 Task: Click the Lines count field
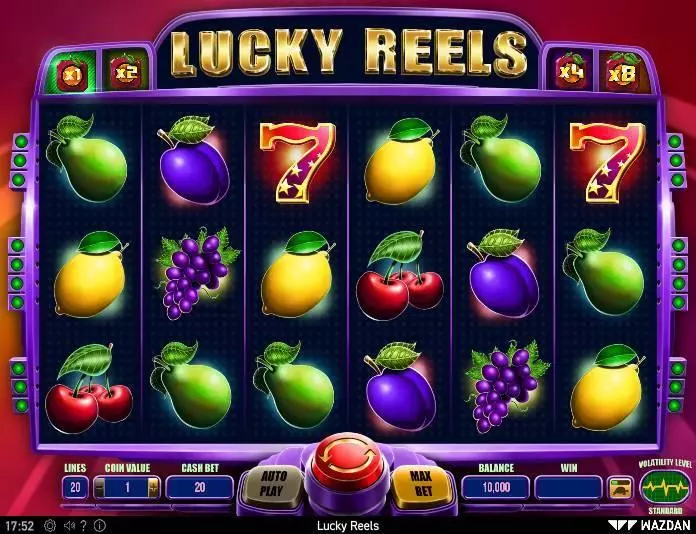[75, 487]
